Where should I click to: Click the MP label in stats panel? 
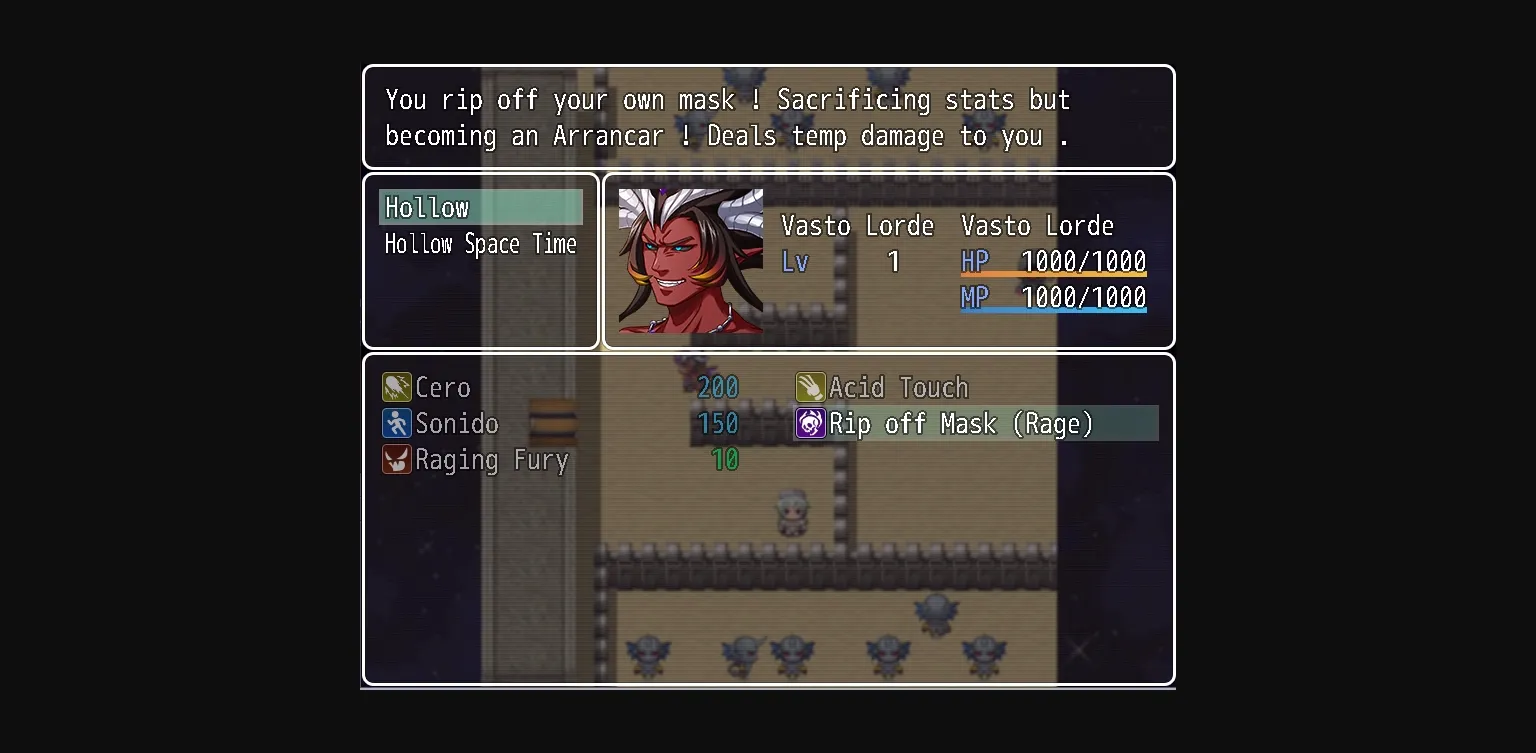point(974,297)
